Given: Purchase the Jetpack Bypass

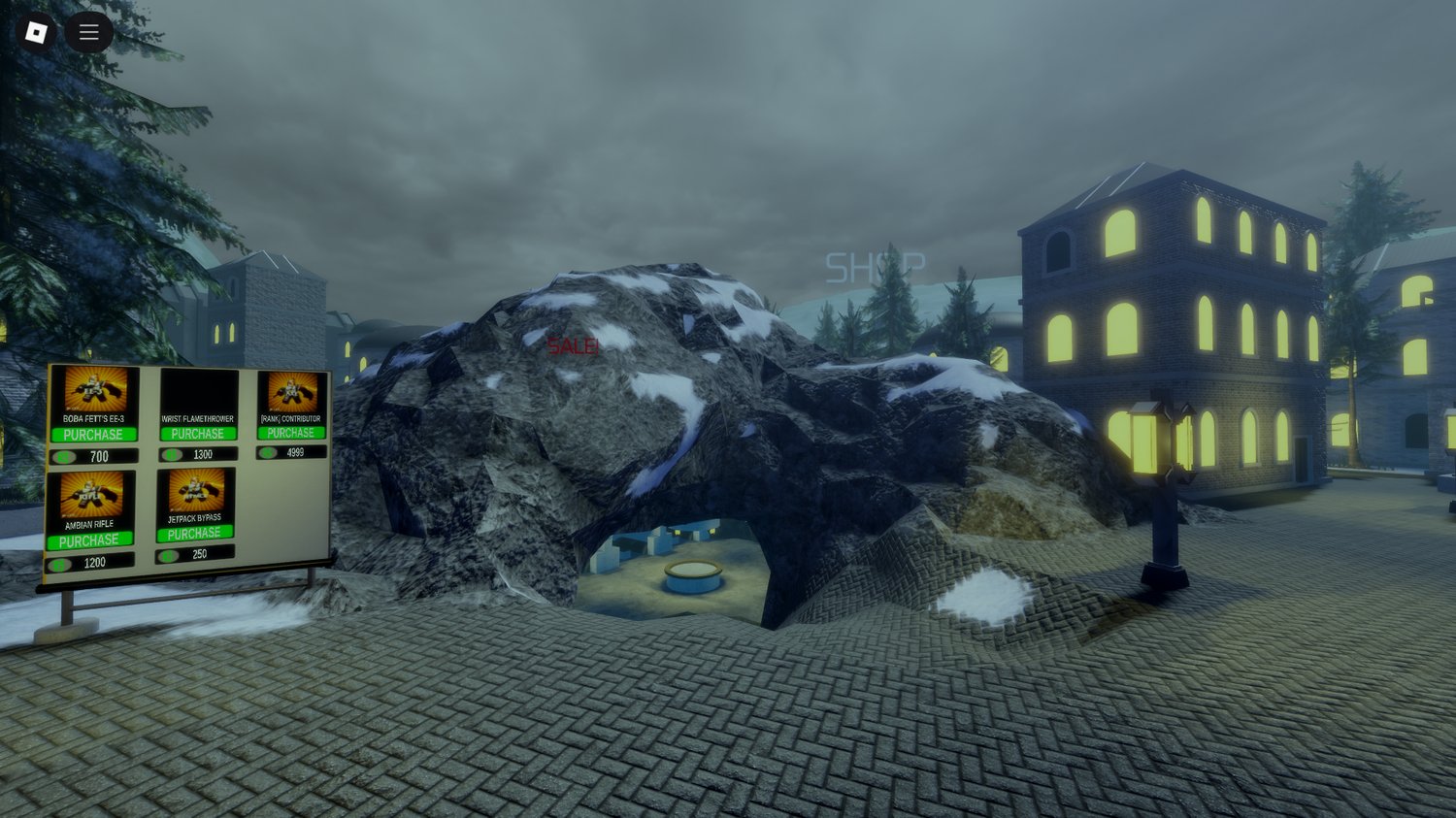Looking at the screenshot, I should (195, 533).
